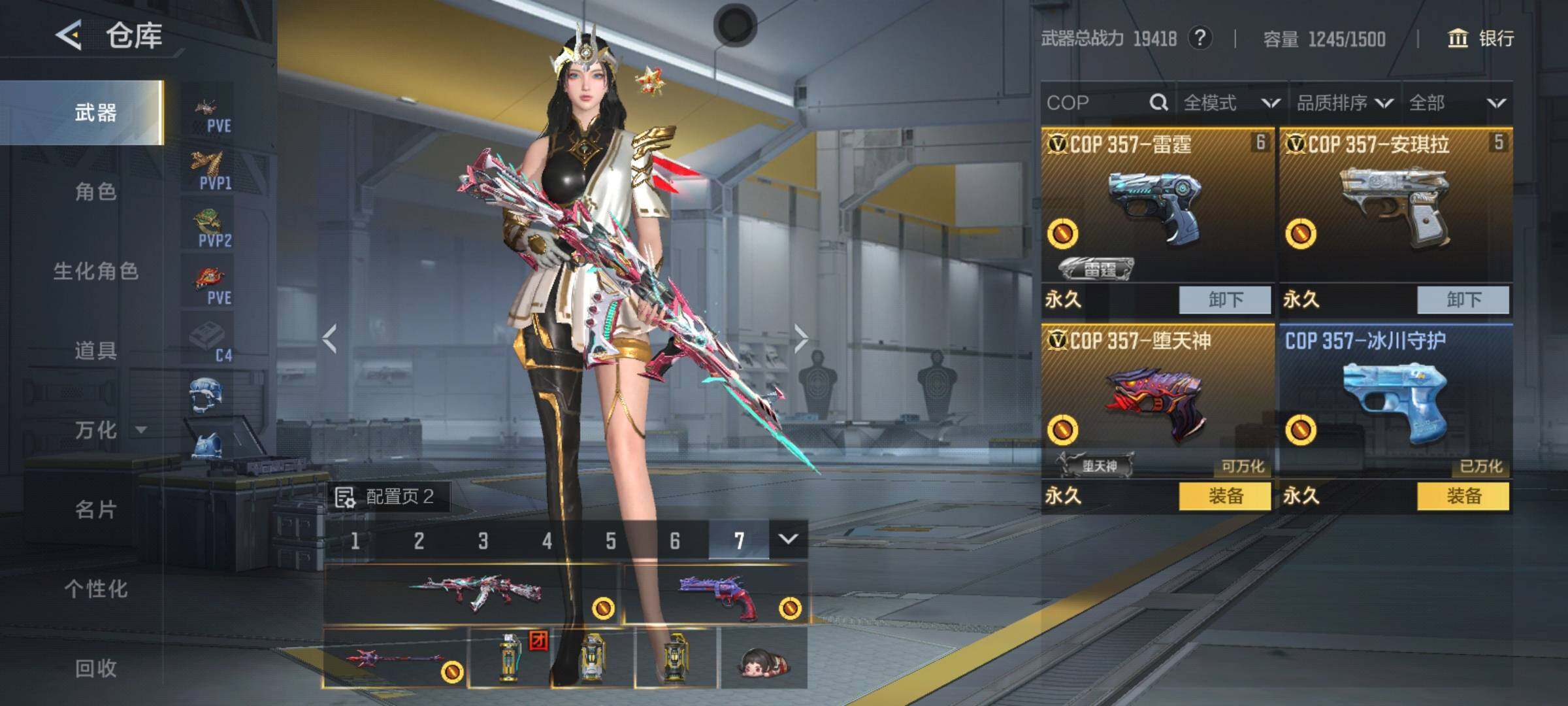Open the 银行 bank
The image size is (1568, 706).
[1482, 39]
